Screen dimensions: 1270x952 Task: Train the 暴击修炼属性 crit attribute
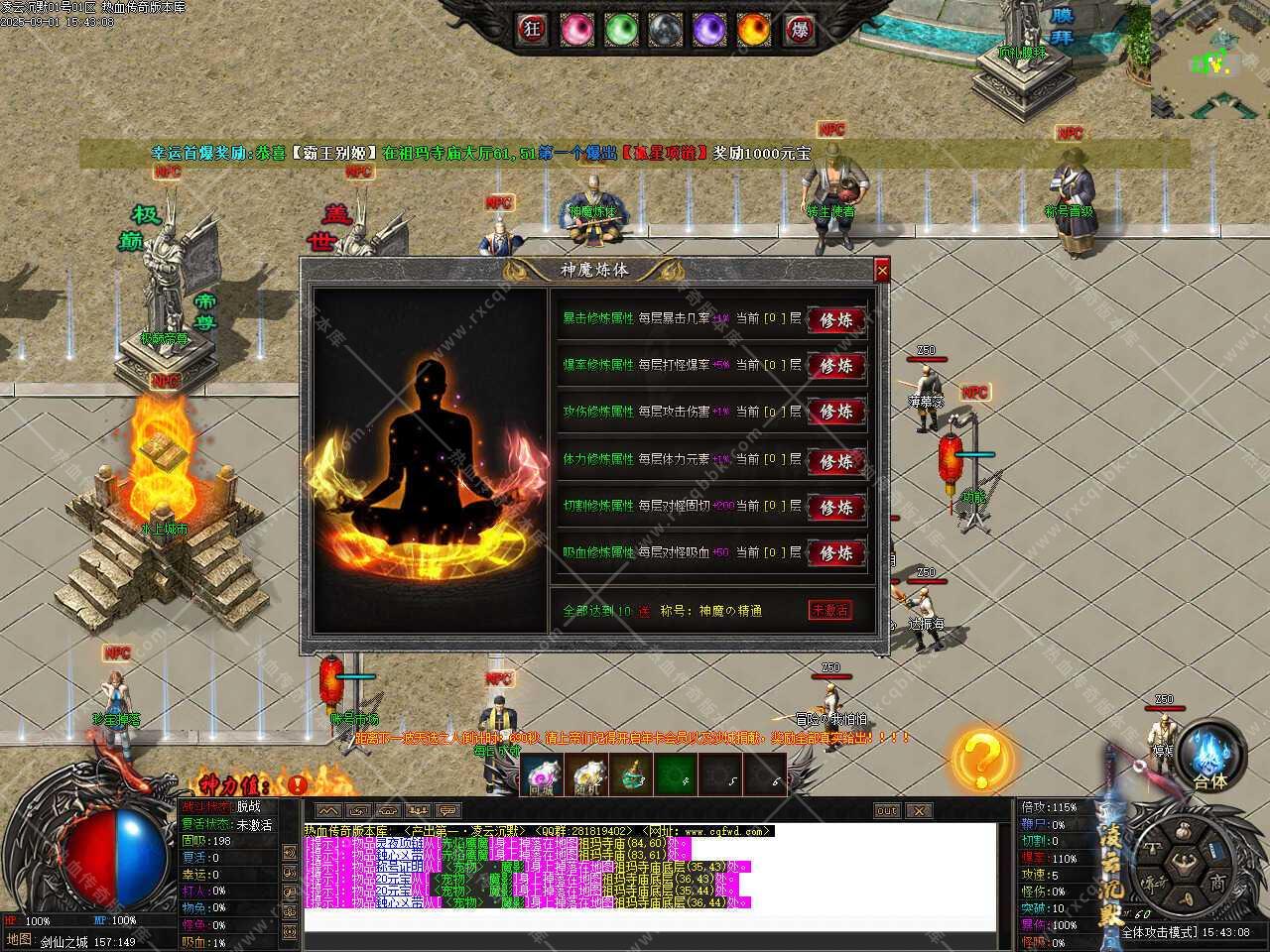click(835, 319)
